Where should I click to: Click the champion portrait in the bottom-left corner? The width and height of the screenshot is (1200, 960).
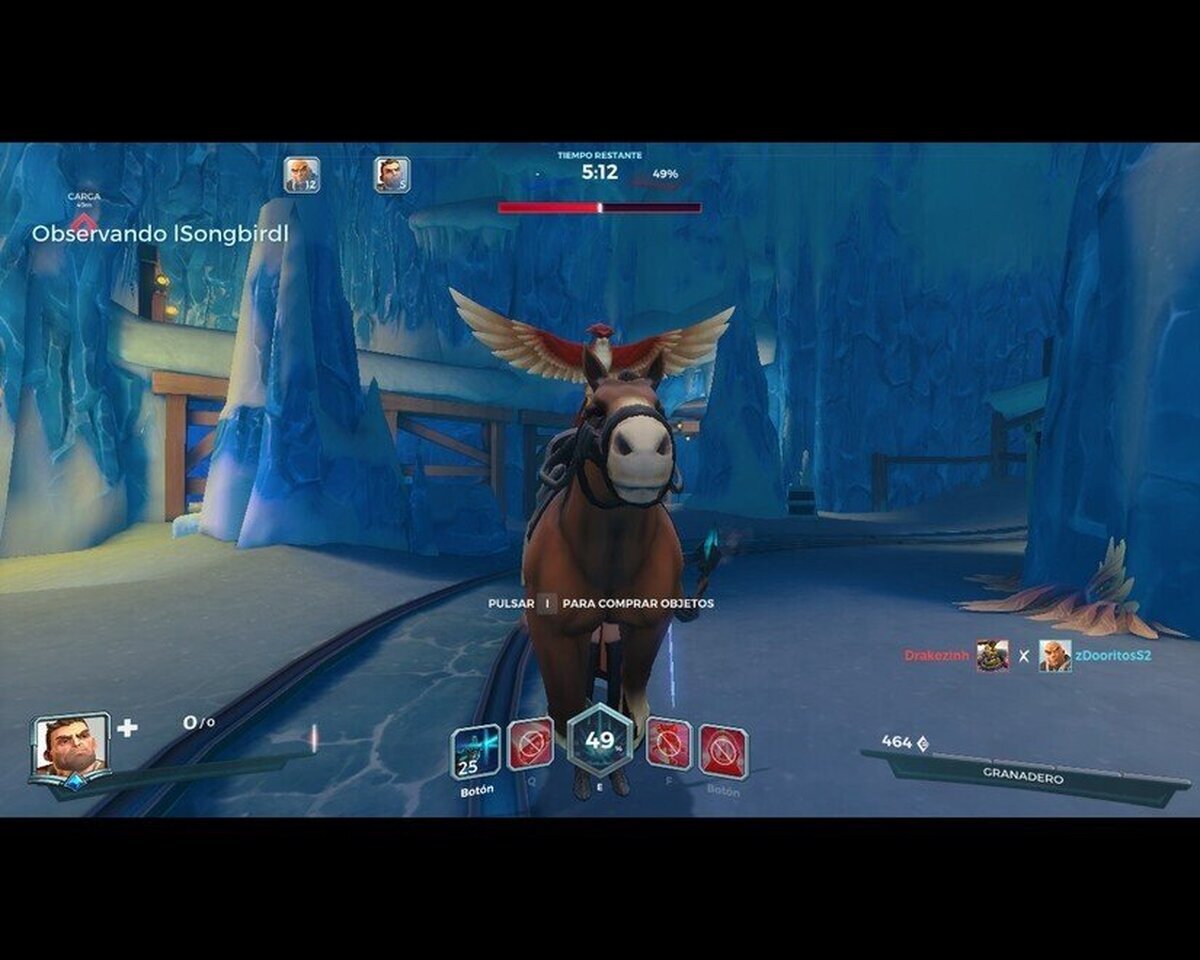pos(70,747)
